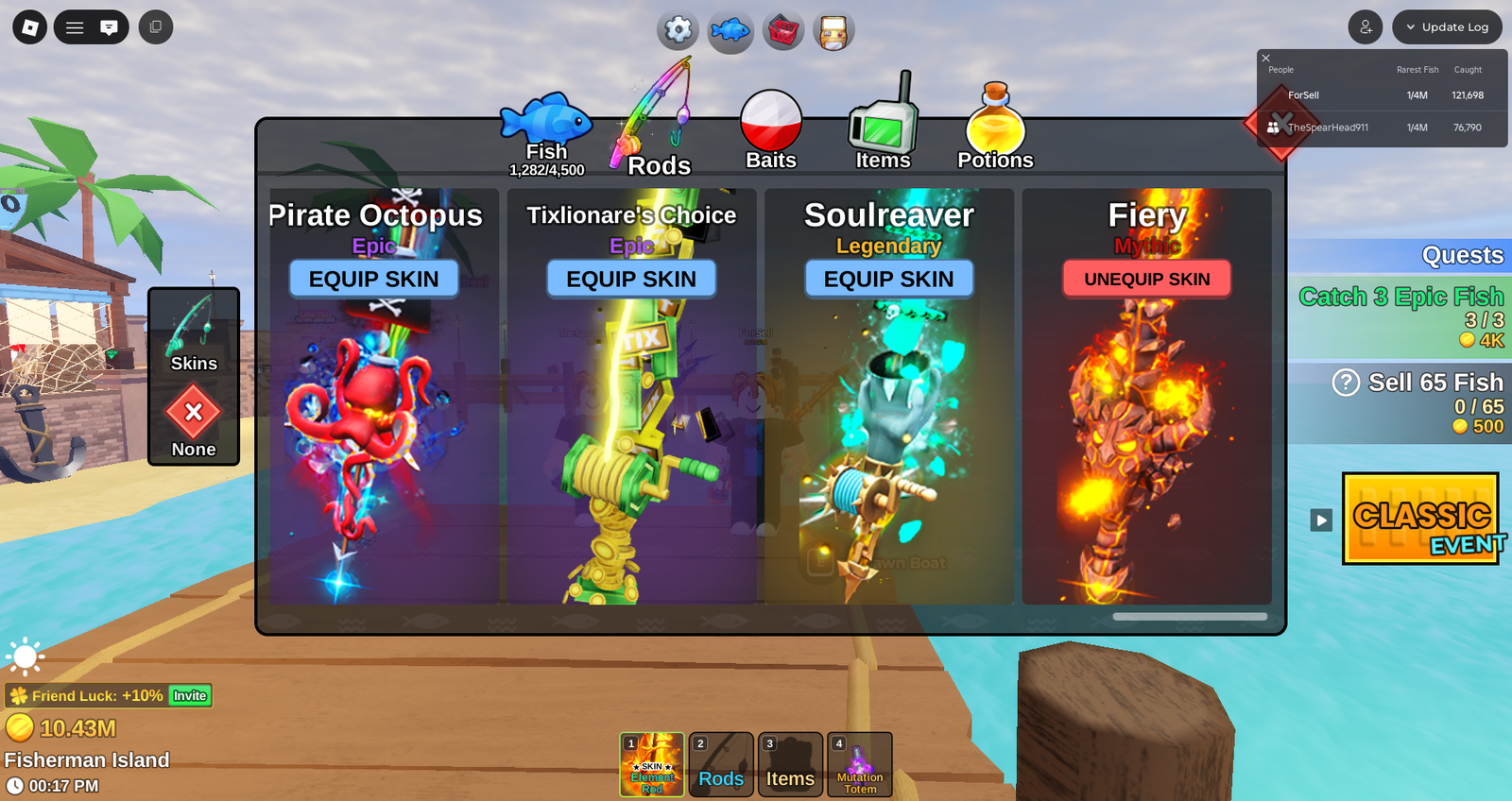Open the Rods hotbar slot
This screenshot has height=801, width=1512.
[721, 764]
